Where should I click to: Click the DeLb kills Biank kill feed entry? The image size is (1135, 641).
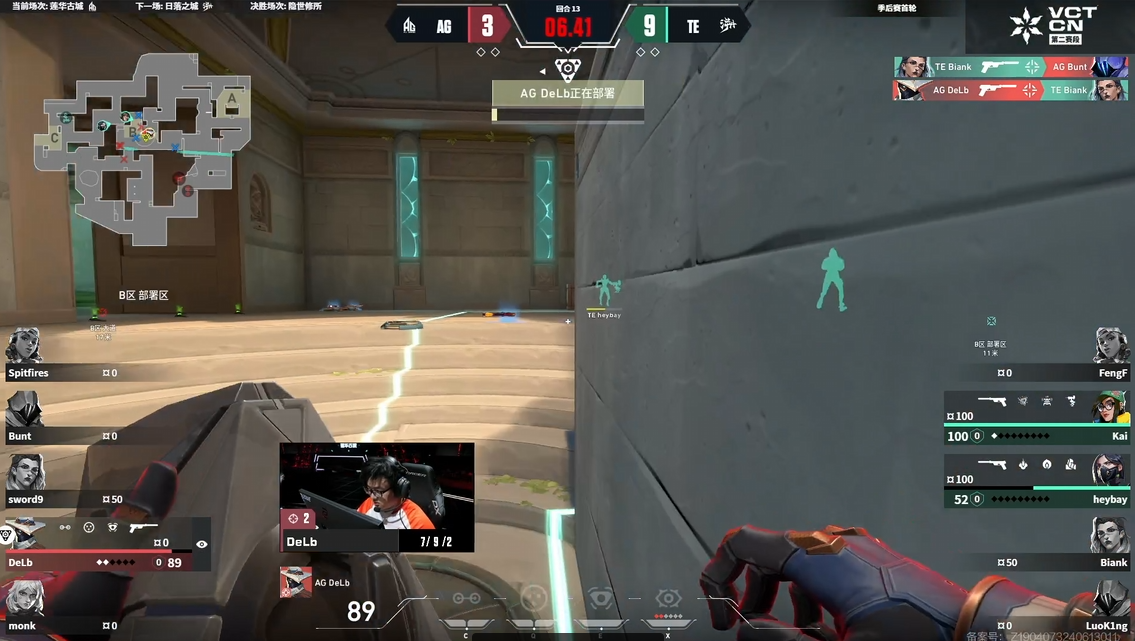click(1010, 90)
